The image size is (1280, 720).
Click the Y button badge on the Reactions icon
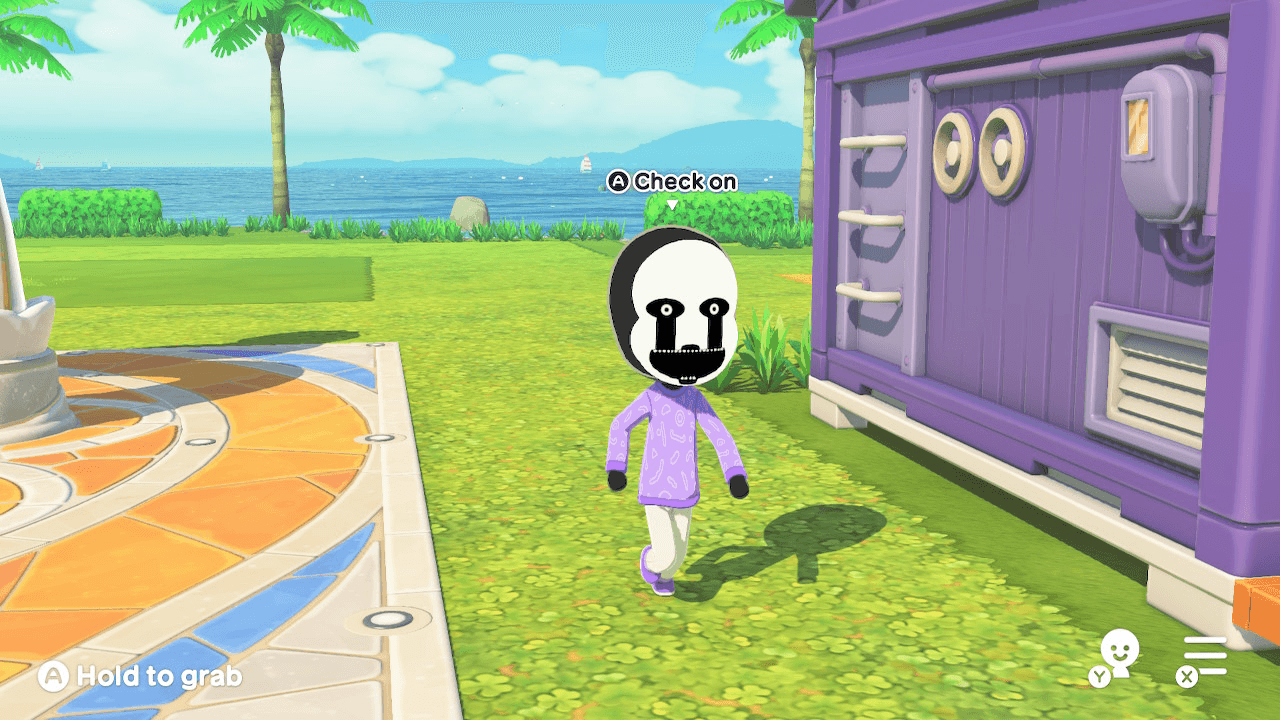(1100, 676)
